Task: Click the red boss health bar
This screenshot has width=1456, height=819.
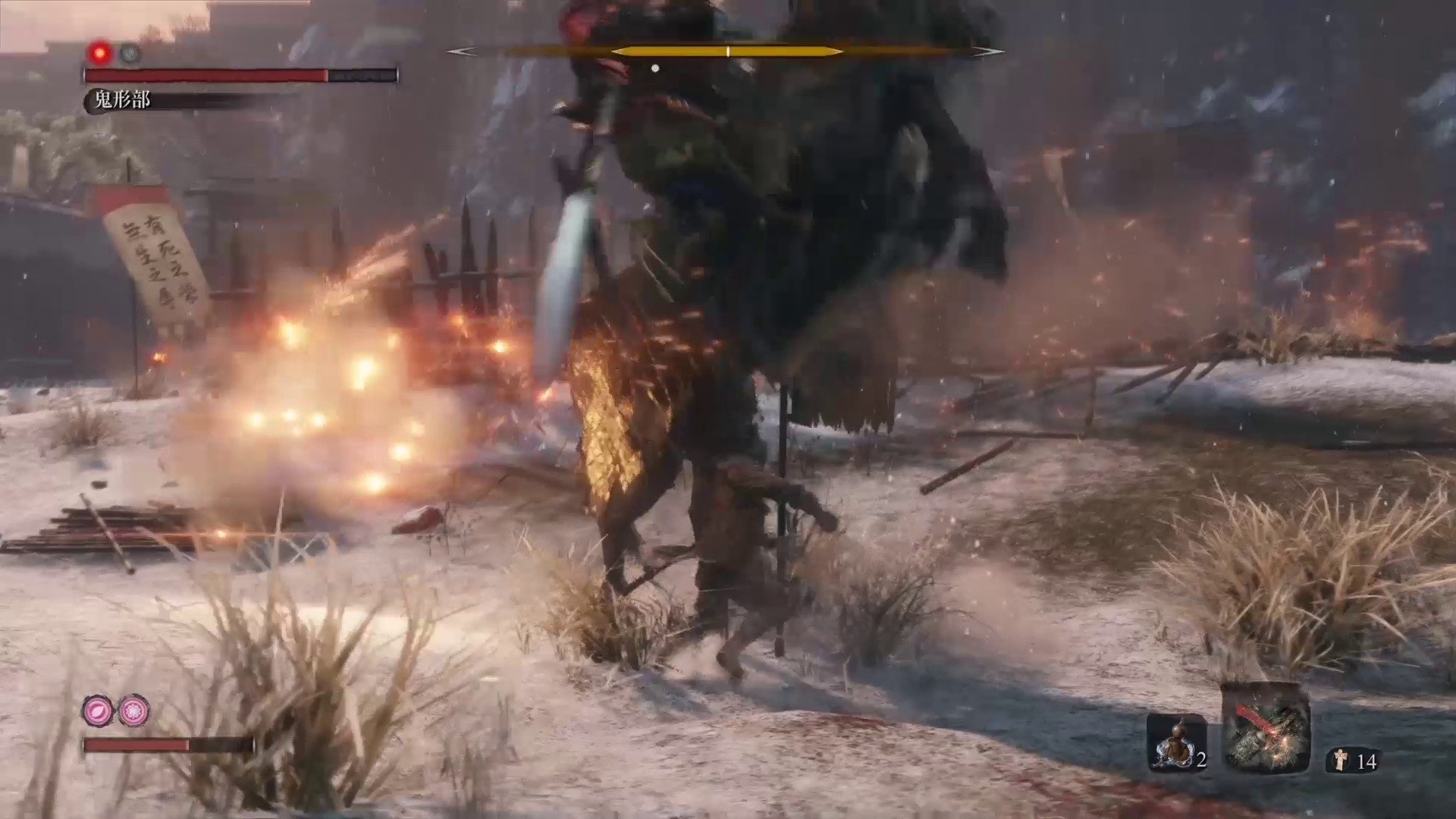Action: point(205,75)
